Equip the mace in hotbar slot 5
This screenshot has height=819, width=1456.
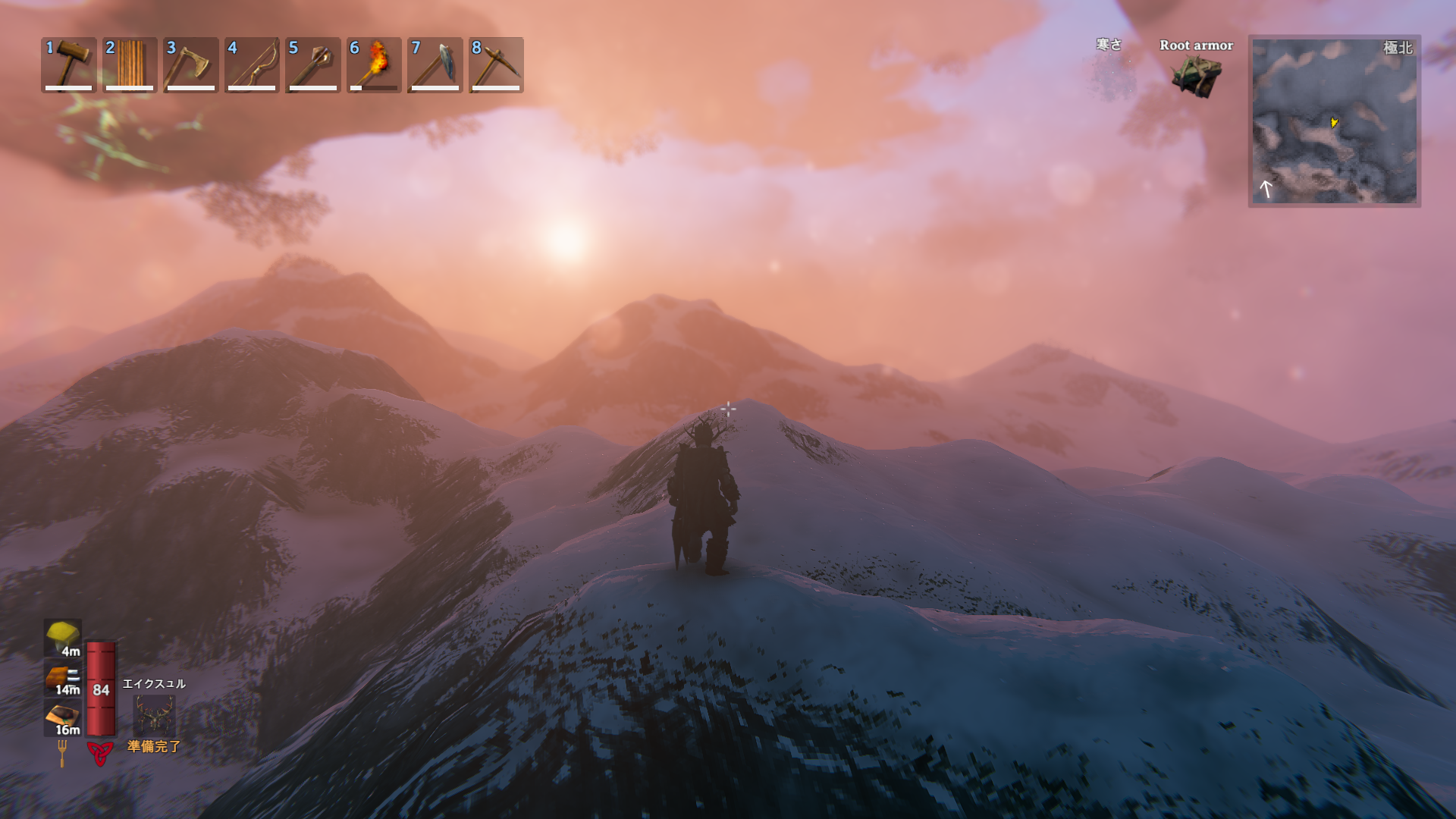click(312, 64)
